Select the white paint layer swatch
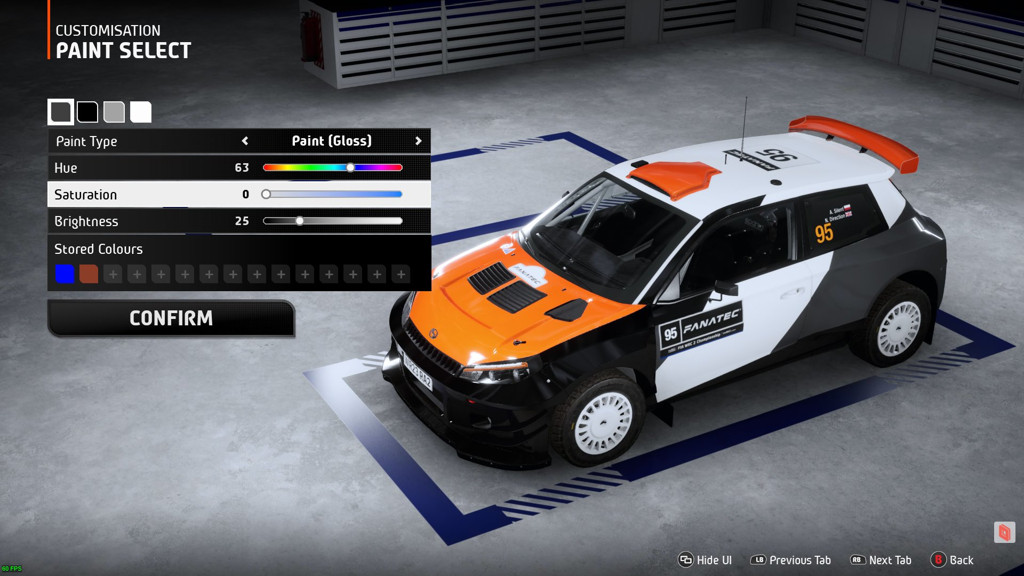Image resolution: width=1024 pixels, height=576 pixels. pyautogui.click(x=141, y=112)
